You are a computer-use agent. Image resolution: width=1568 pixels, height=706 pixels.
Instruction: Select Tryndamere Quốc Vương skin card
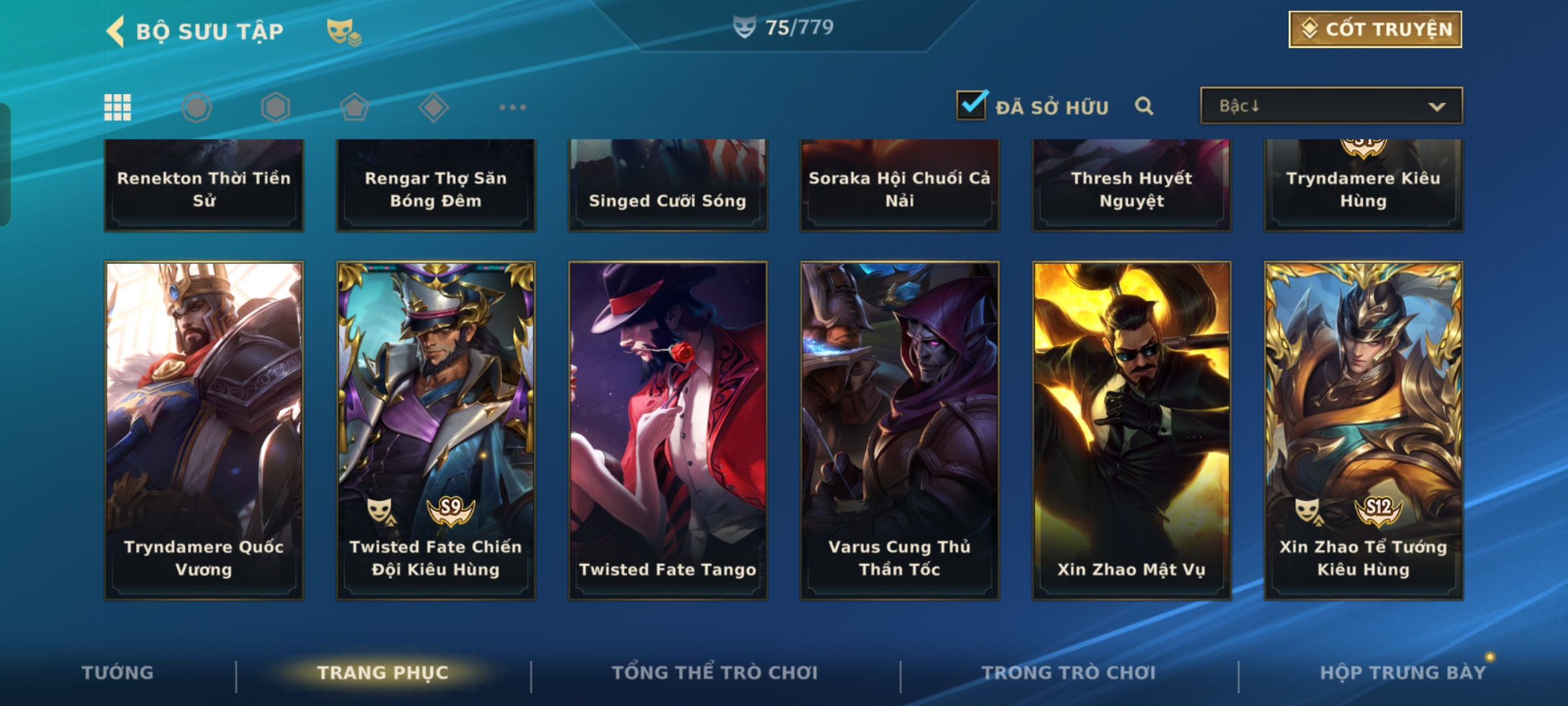204,430
